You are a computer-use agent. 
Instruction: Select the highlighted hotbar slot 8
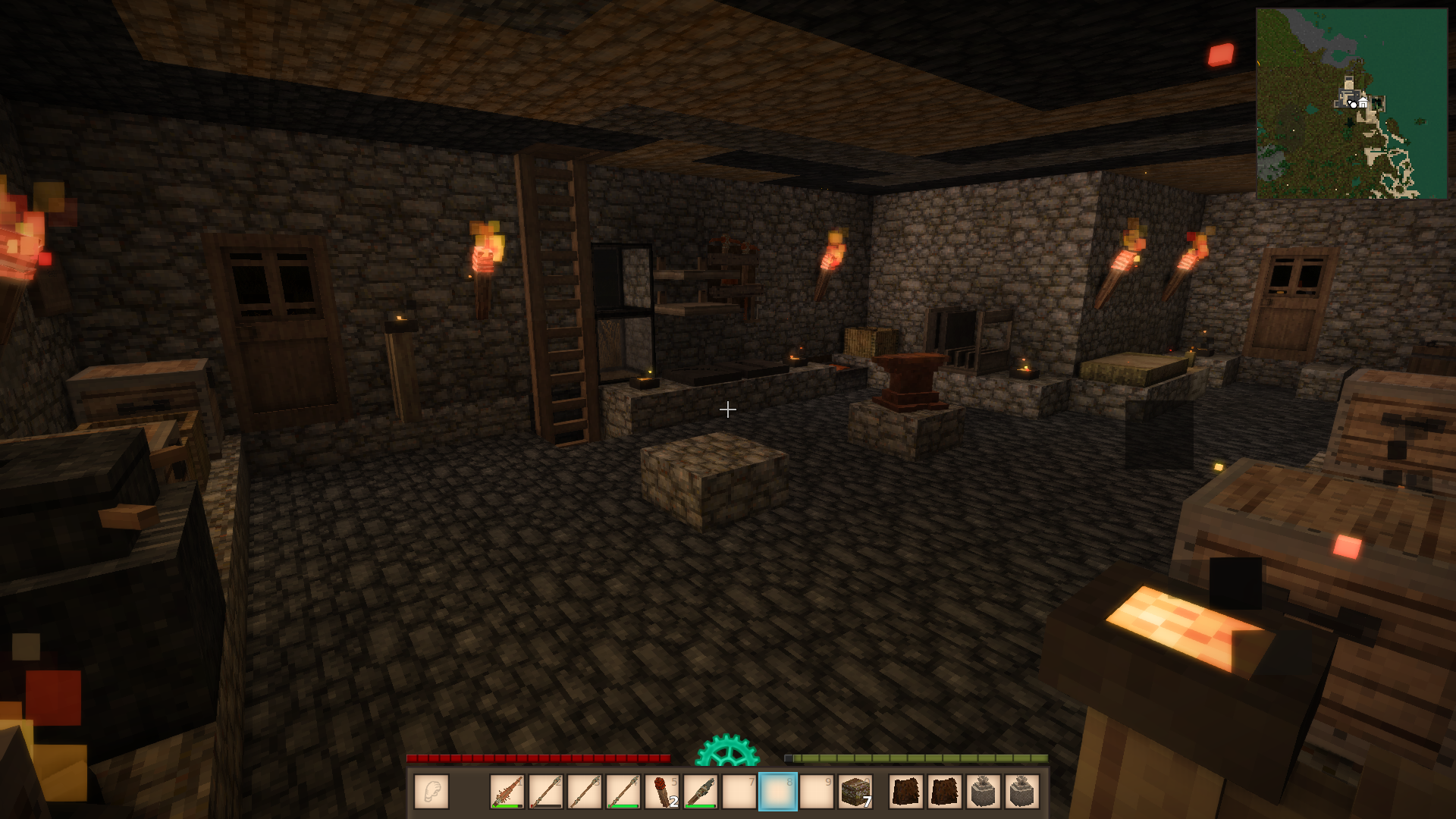tap(778, 792)
